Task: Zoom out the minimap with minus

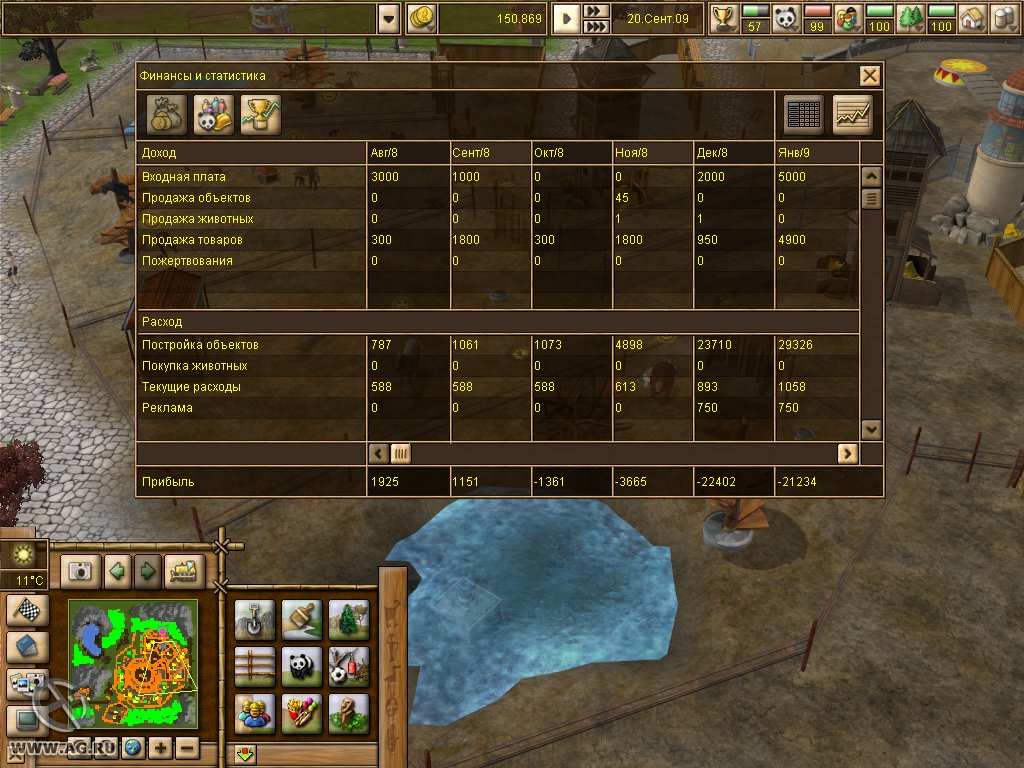Action: [x=186, y=747]
